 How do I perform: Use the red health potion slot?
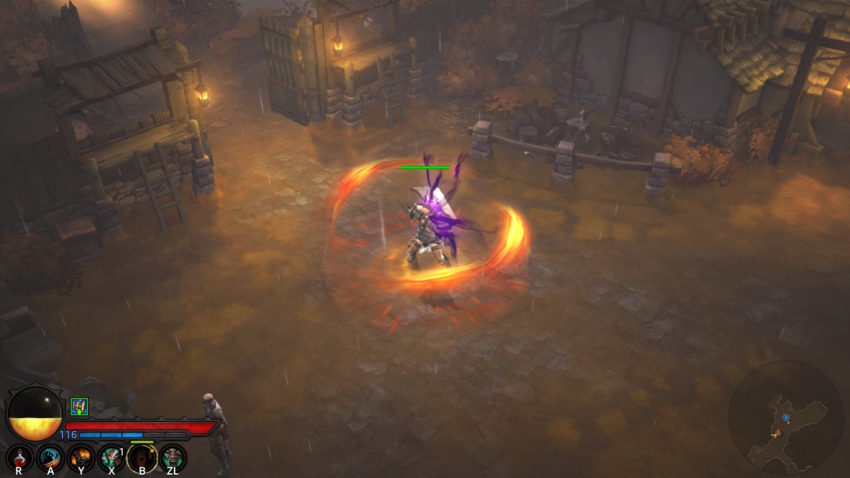[x=20, y=456]
